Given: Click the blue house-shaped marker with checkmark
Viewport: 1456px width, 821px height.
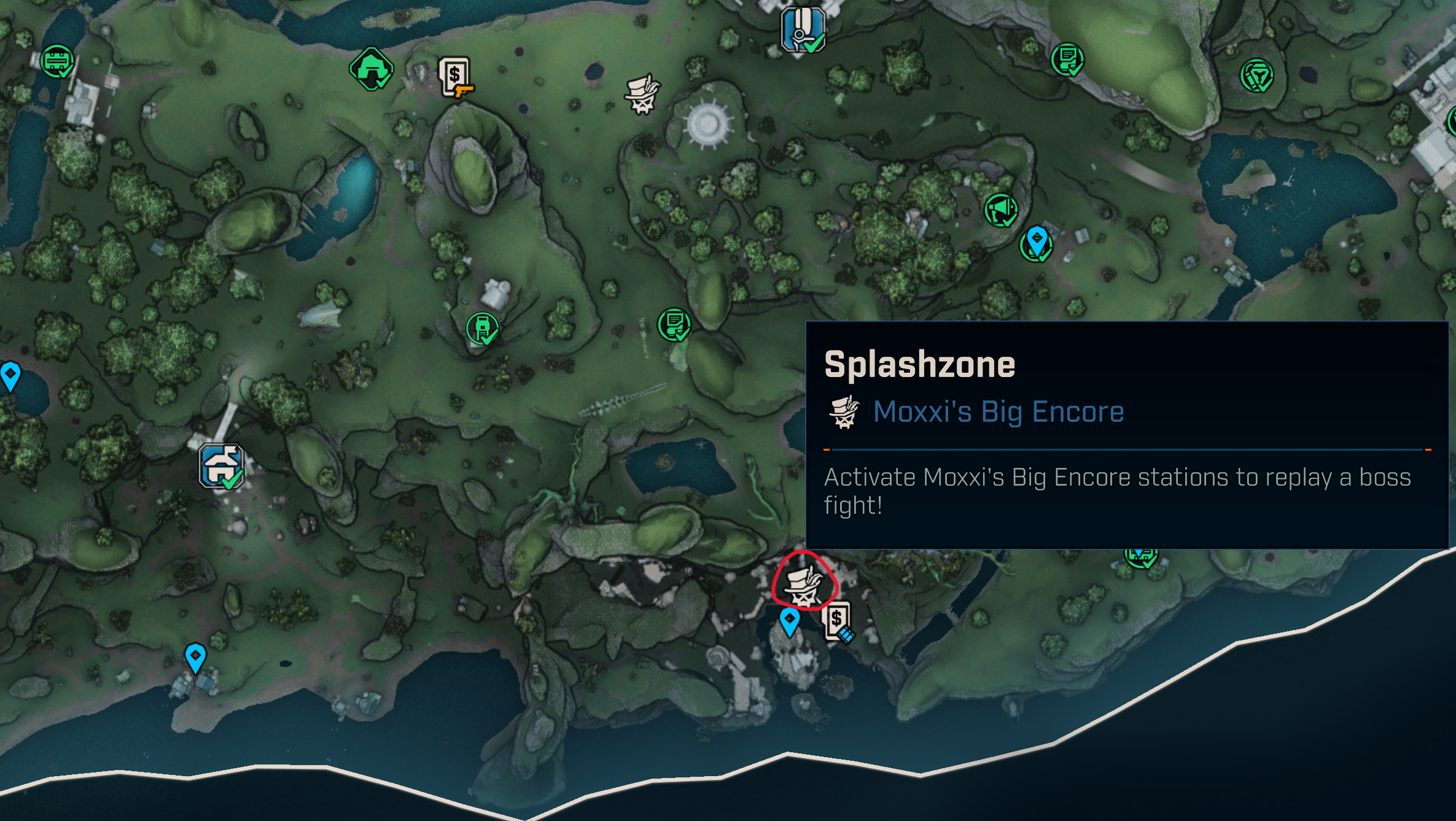Looking at the screenshot, I should point(221,466).
